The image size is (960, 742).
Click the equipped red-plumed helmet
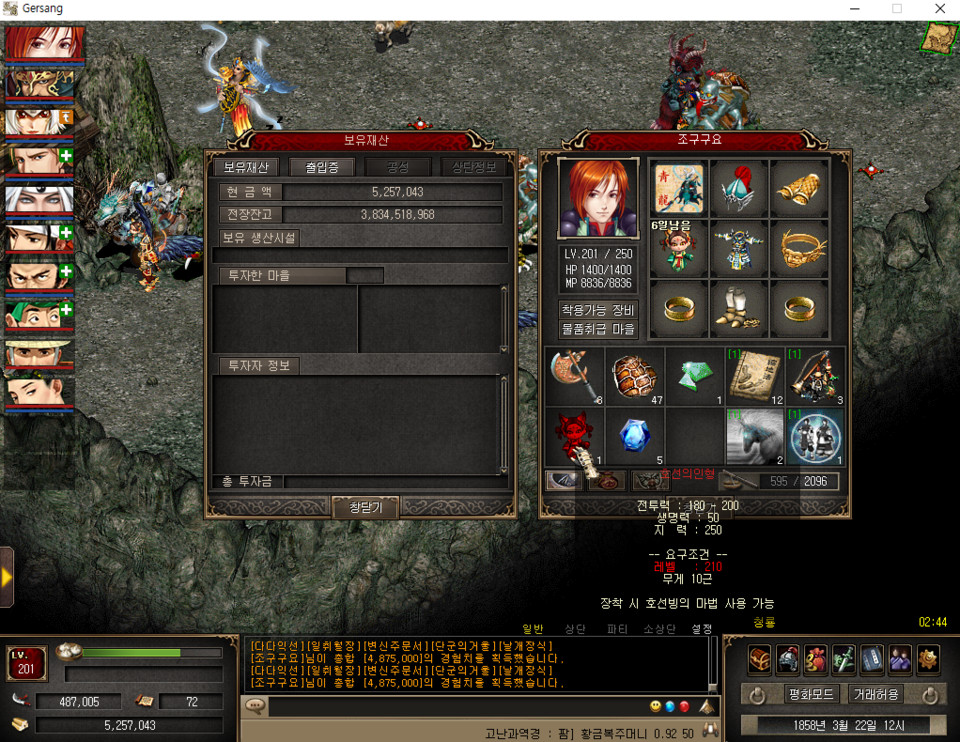coord(738,187)
